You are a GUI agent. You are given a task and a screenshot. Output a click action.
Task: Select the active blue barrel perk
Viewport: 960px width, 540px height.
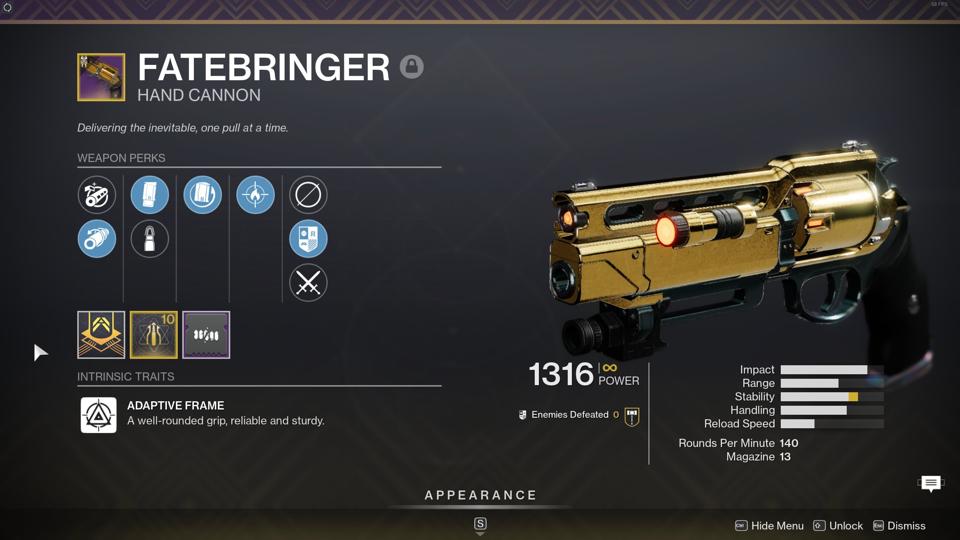click(97, 239)
